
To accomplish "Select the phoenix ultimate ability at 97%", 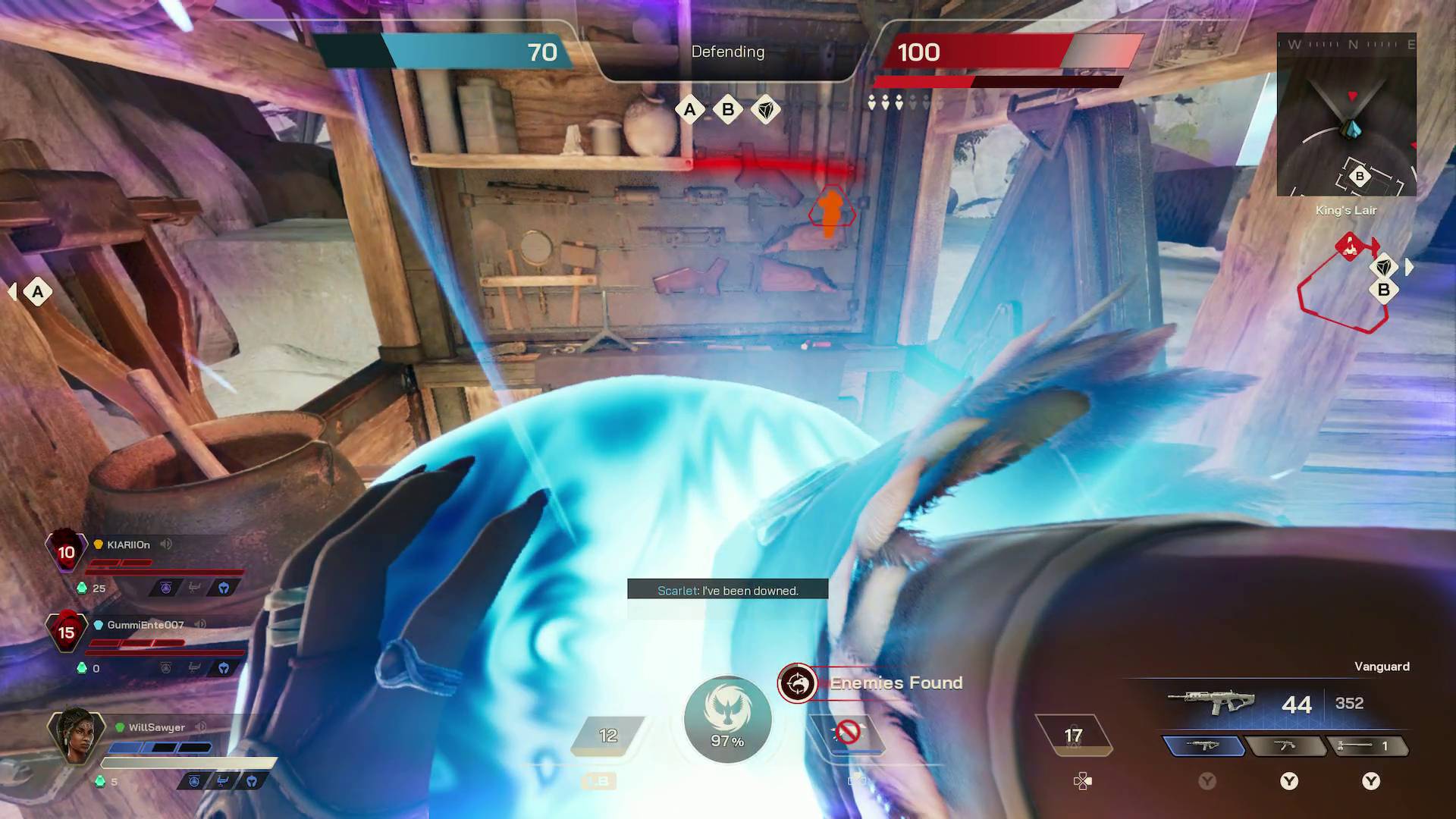I will pos(727,719).
